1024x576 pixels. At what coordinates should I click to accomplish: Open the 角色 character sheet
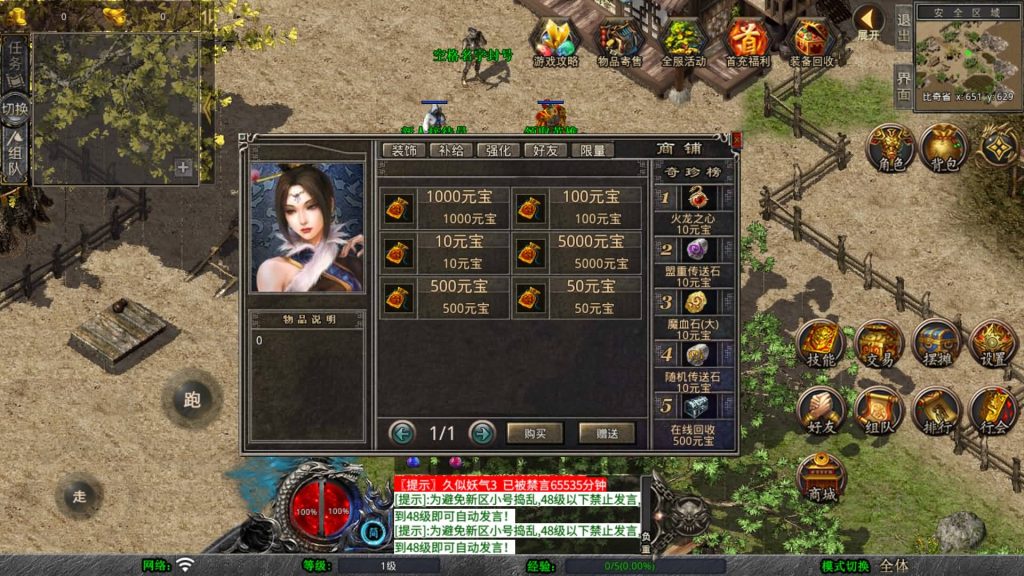pos(889,149)
